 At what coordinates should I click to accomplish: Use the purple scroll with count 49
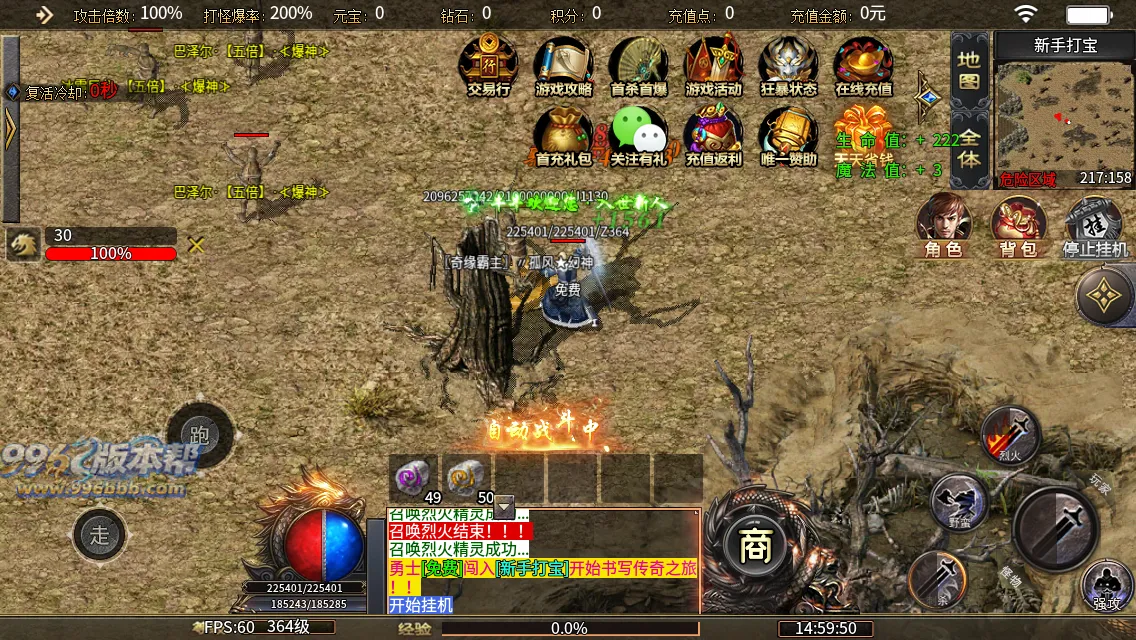tap(415, 477)
